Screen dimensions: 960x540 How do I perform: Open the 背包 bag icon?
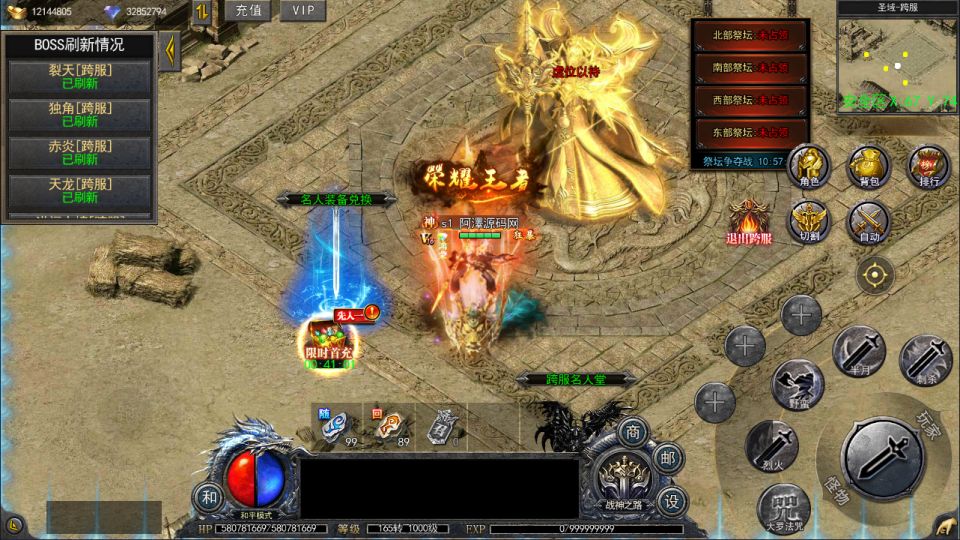tap(869, 166)
